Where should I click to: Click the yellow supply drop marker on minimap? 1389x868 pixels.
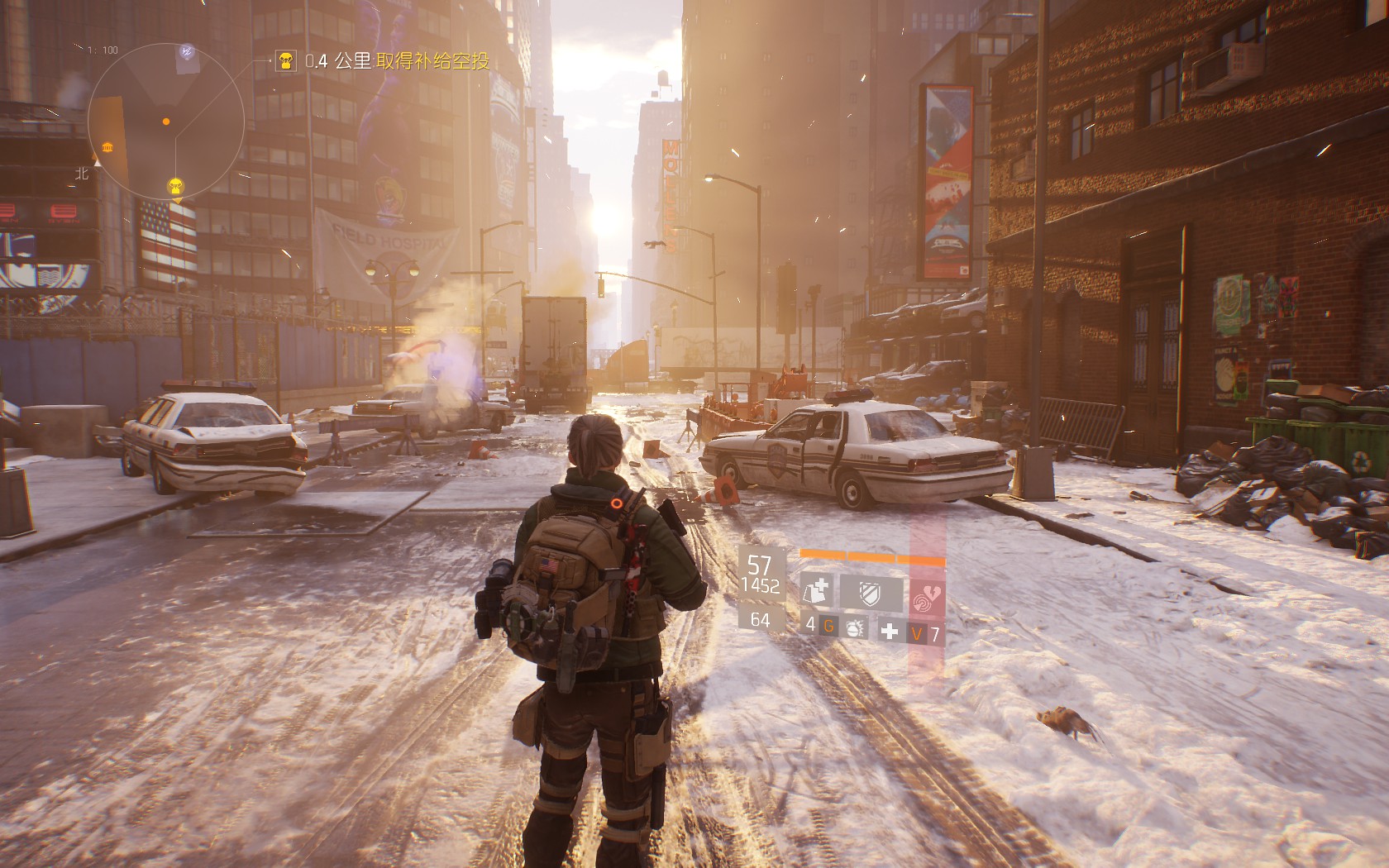click(x=175, y=186)
